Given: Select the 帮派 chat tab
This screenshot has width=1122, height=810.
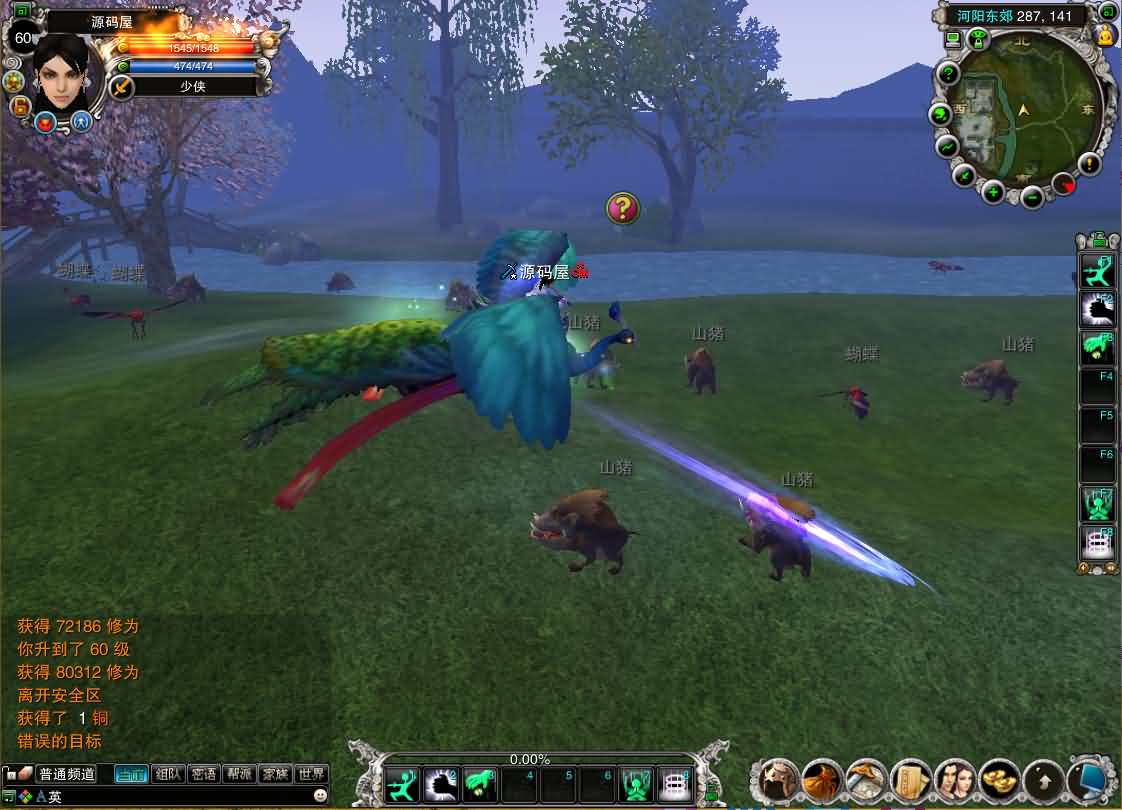Looking at the screenshot, I should coord(239,774).
